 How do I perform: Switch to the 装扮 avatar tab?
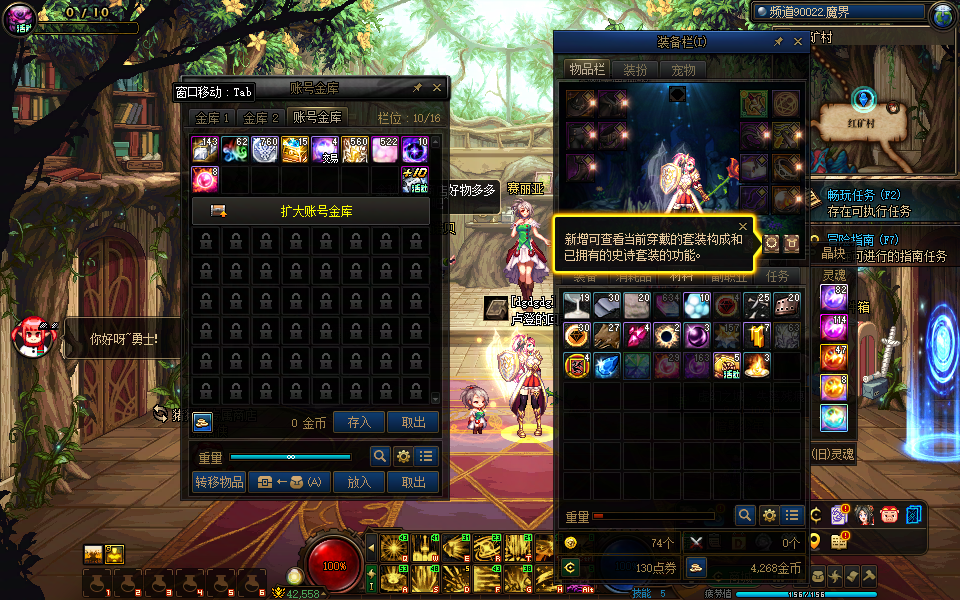(x=635, y=70)
